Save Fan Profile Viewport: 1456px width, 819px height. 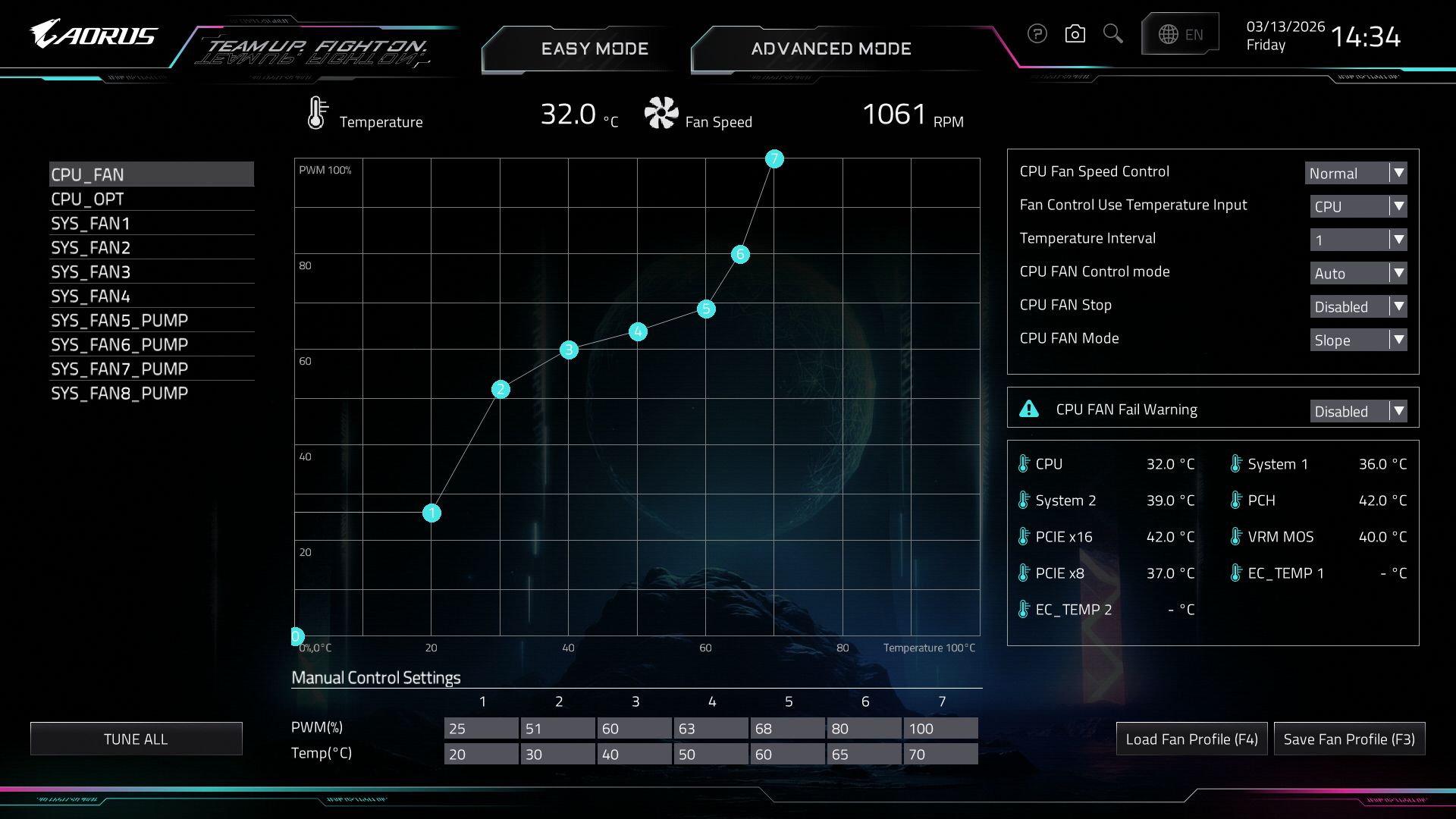(x=1349, y=739)
